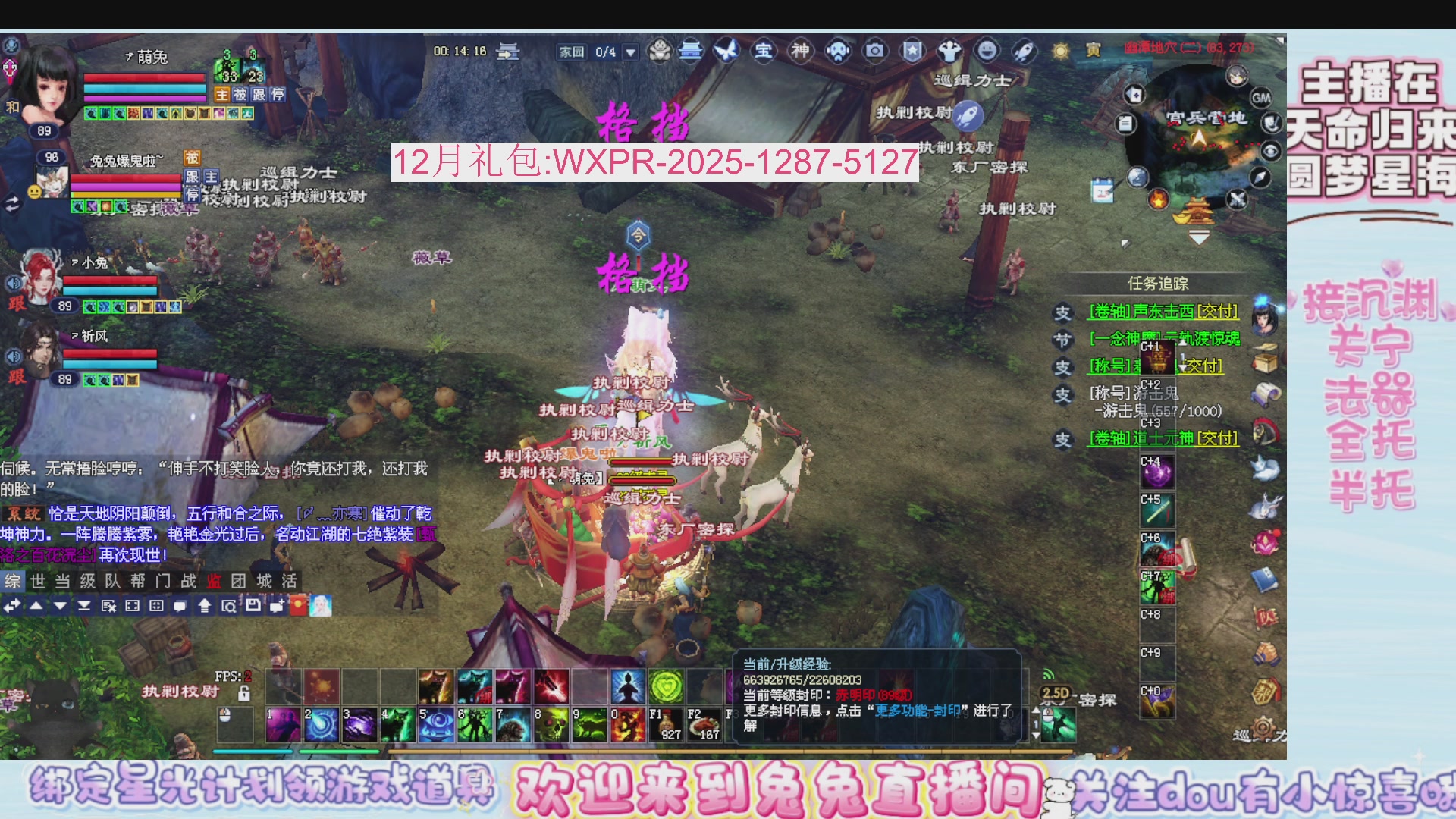Screen dimensions: 1456x819
Task: Switch to the 综 chat tab
Action: [x=11, y=582]
